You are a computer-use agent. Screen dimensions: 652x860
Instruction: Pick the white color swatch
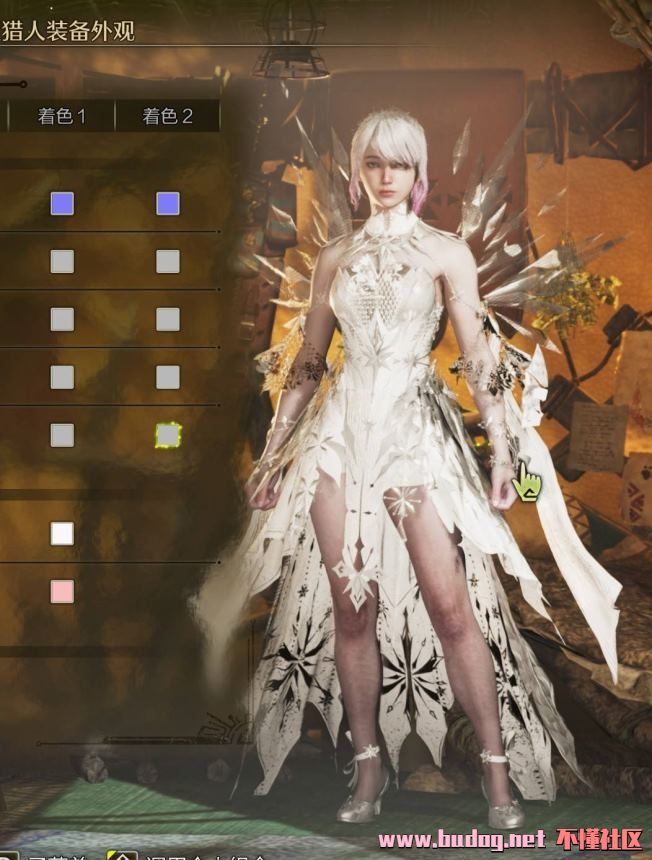(x=62, y=533)
